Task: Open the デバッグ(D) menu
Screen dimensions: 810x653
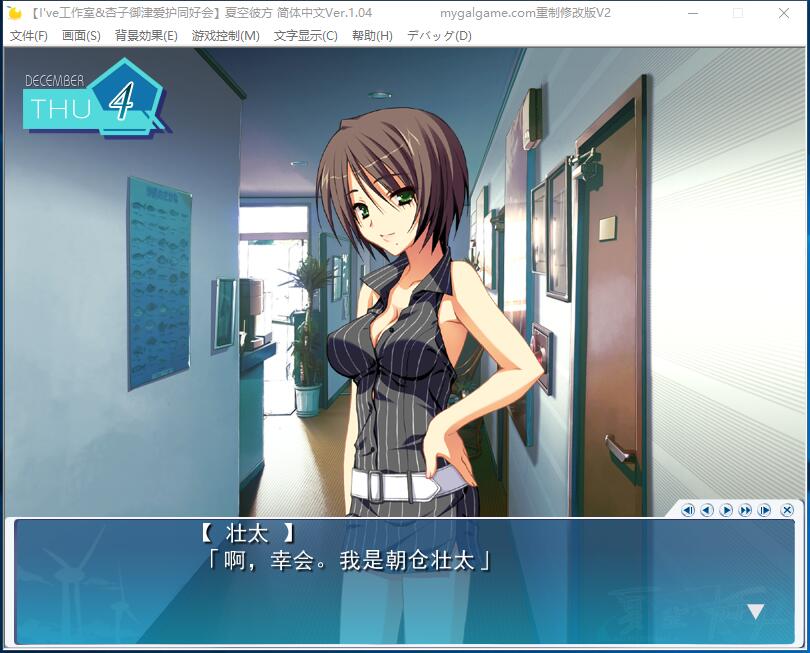Action: [439, 36]
